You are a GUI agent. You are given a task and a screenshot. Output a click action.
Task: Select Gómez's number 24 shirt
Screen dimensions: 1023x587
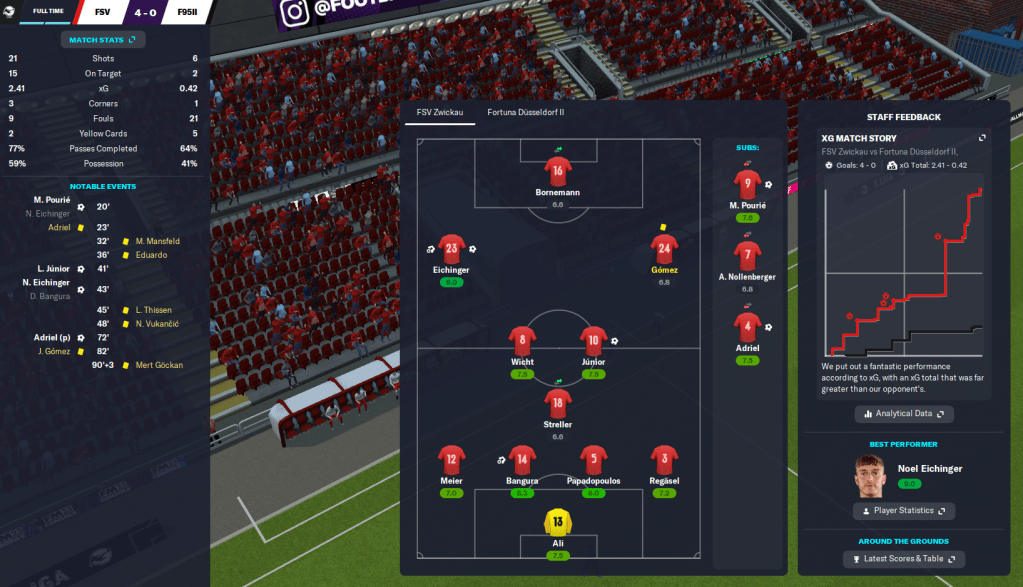click(664, 250)
